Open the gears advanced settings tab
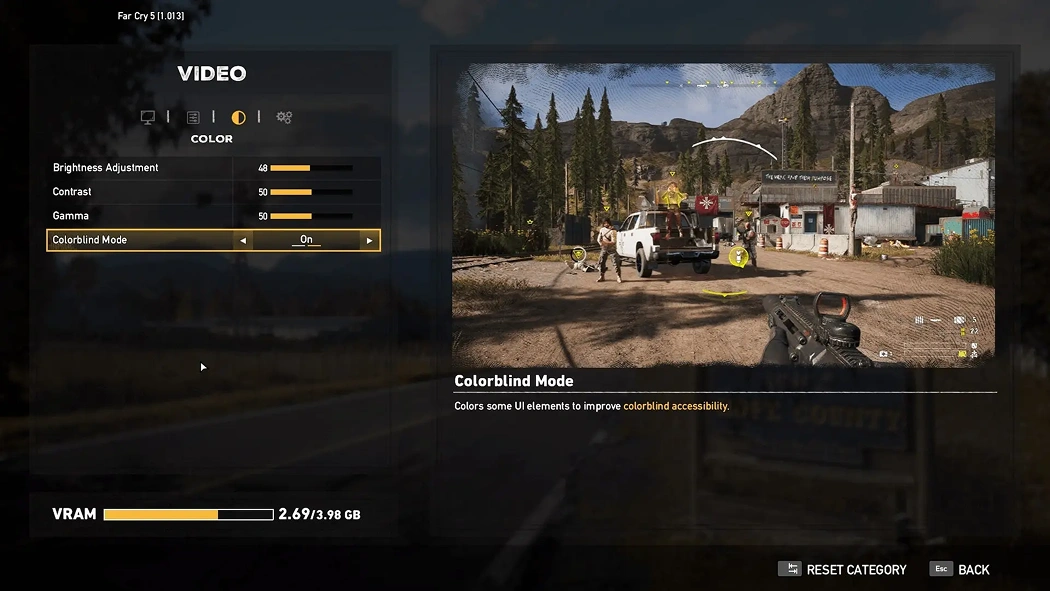1050x591 pixels. [x=284, y=118]
